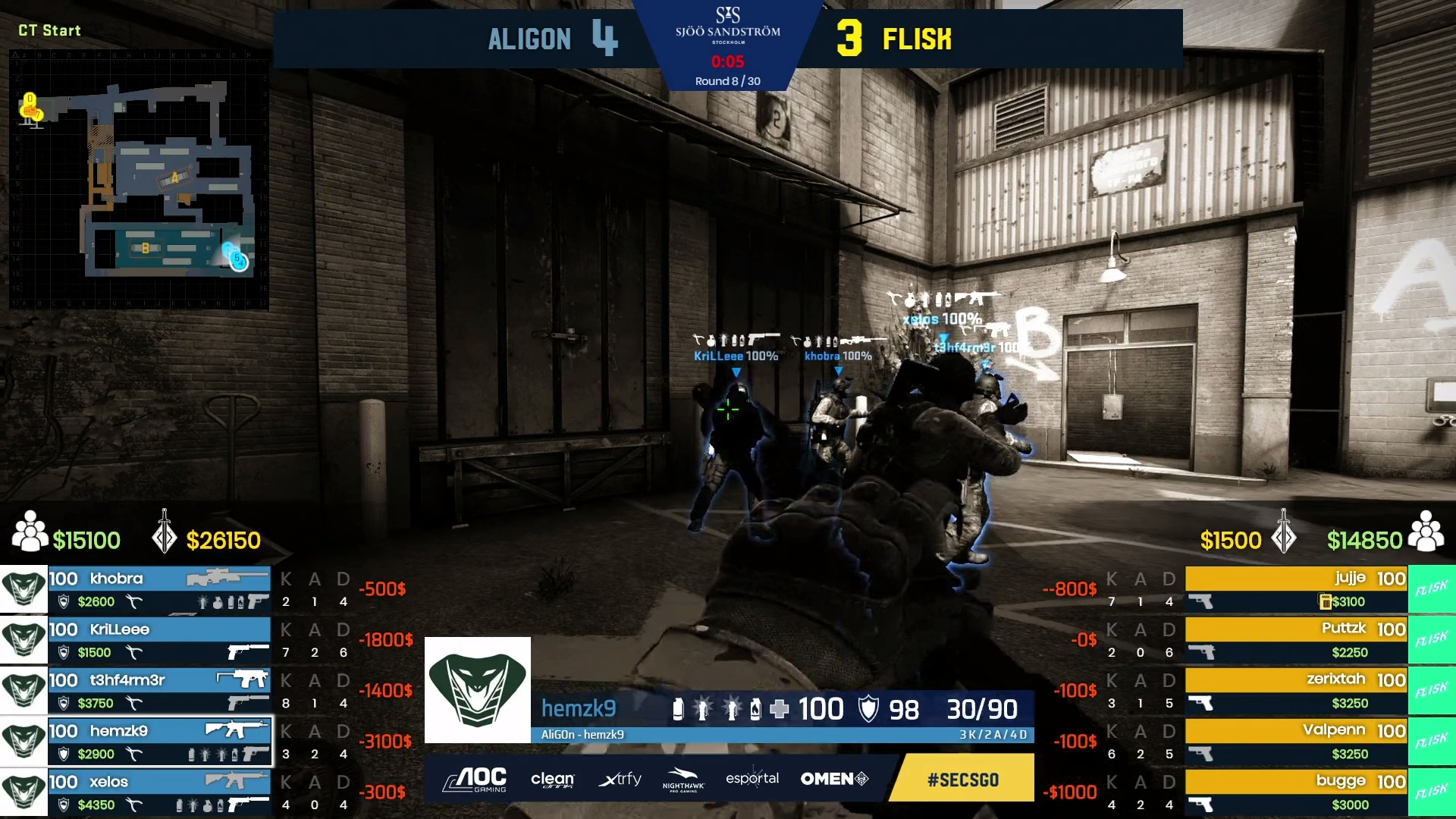Choose t3hf4rm3r in the player list

[159, 691]
